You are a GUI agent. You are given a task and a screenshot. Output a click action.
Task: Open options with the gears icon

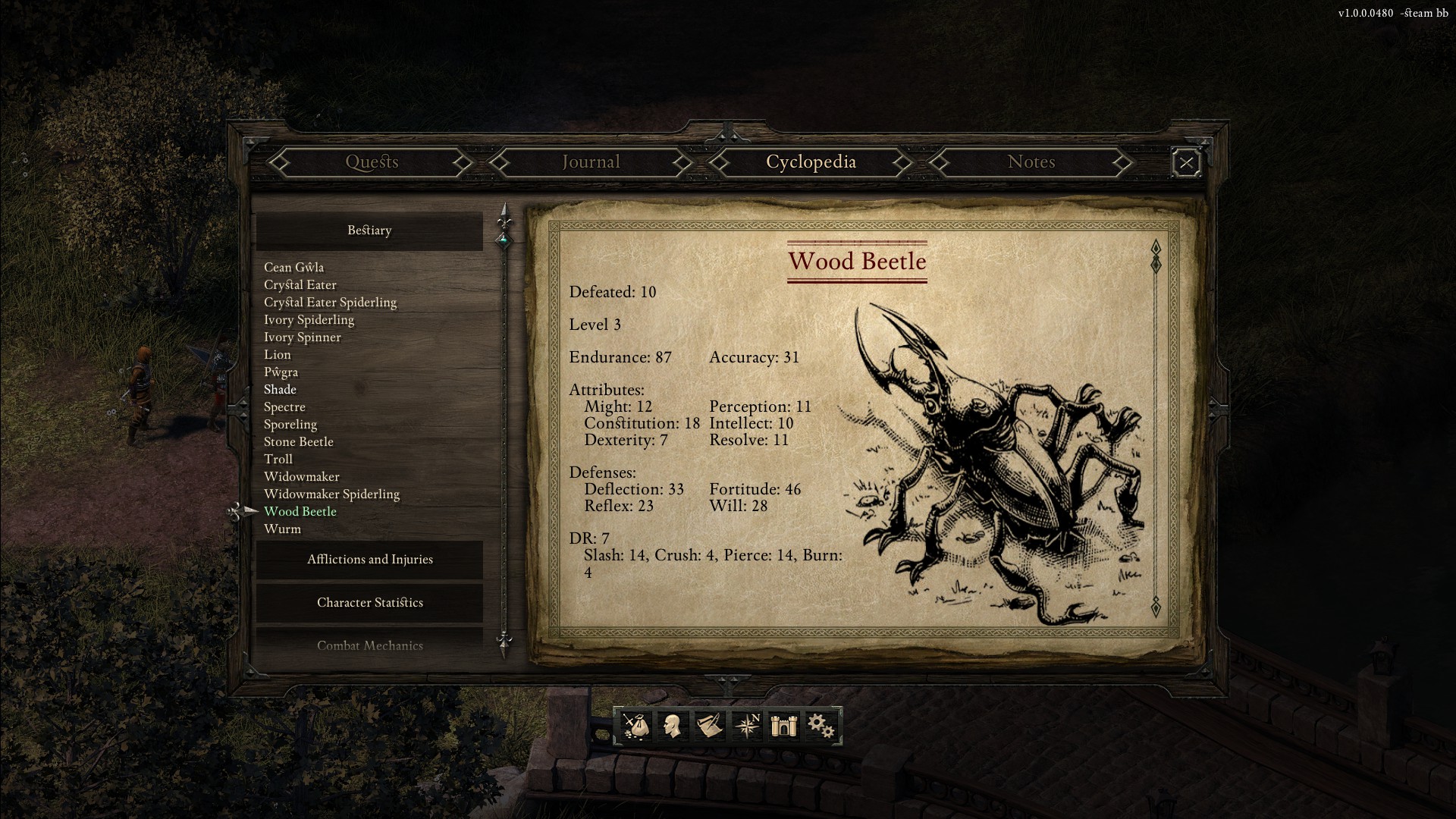(x=821, y=726)
